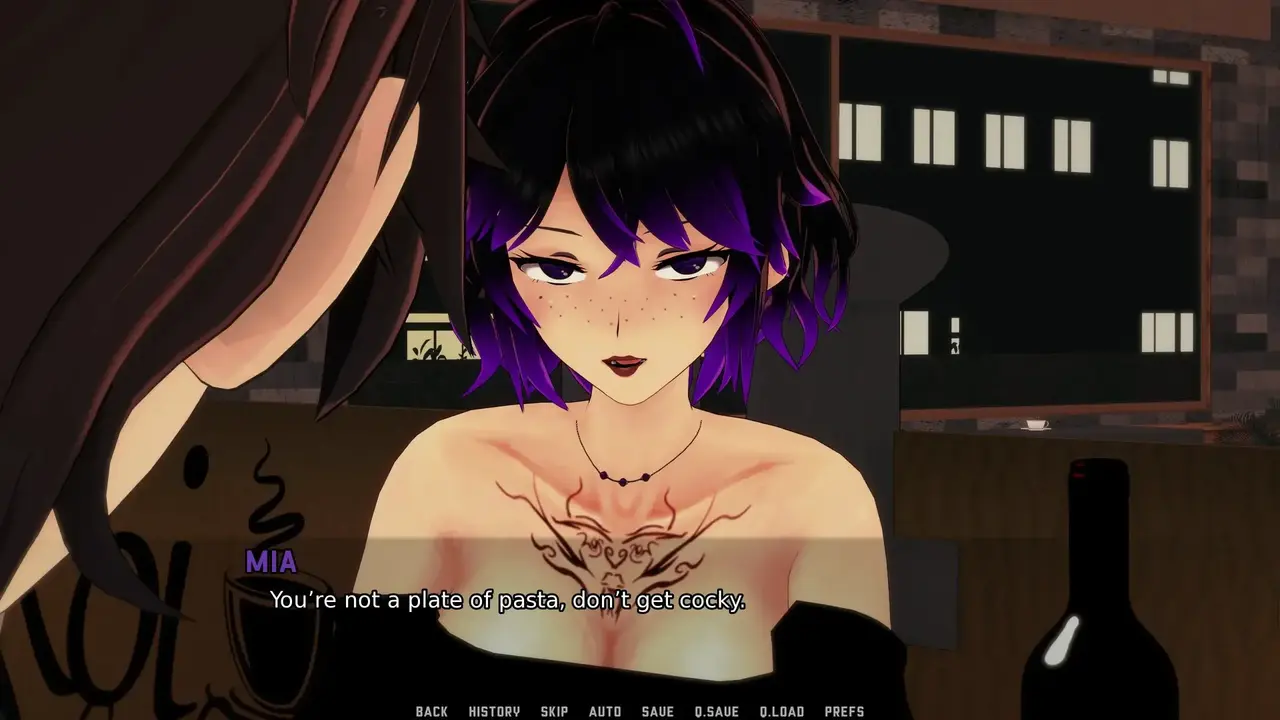The height and width of the screenshot is (720, 1280).
Task: Activate Skip to fast-forward dialogue
Action: (x=554, y=711)
